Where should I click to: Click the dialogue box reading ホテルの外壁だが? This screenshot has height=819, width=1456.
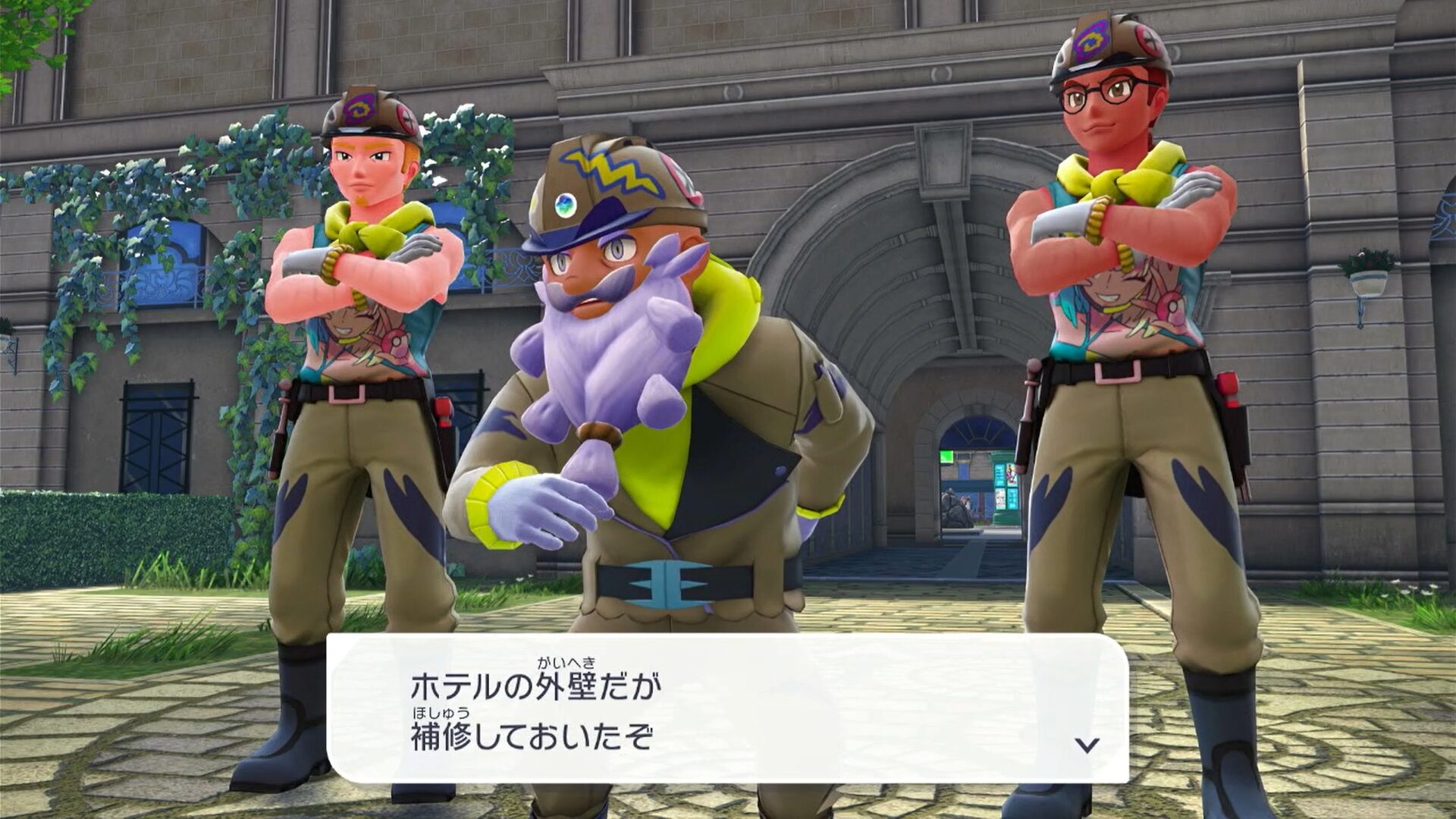(726, 708)
